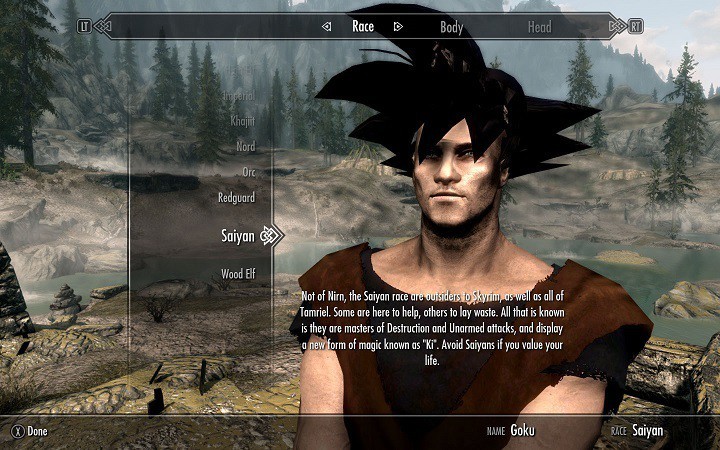This screenshot has width=720, height=450.
Task: Click the right arrow beside Race
Action: coord(397,27)
